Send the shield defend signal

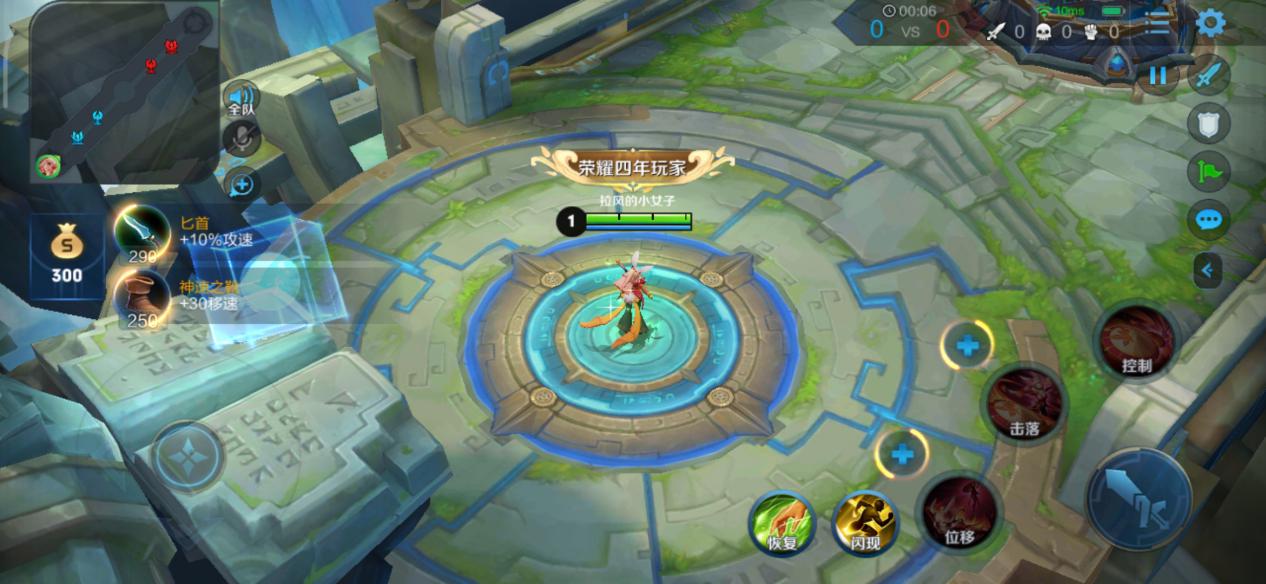click(x=1209, y=123)
